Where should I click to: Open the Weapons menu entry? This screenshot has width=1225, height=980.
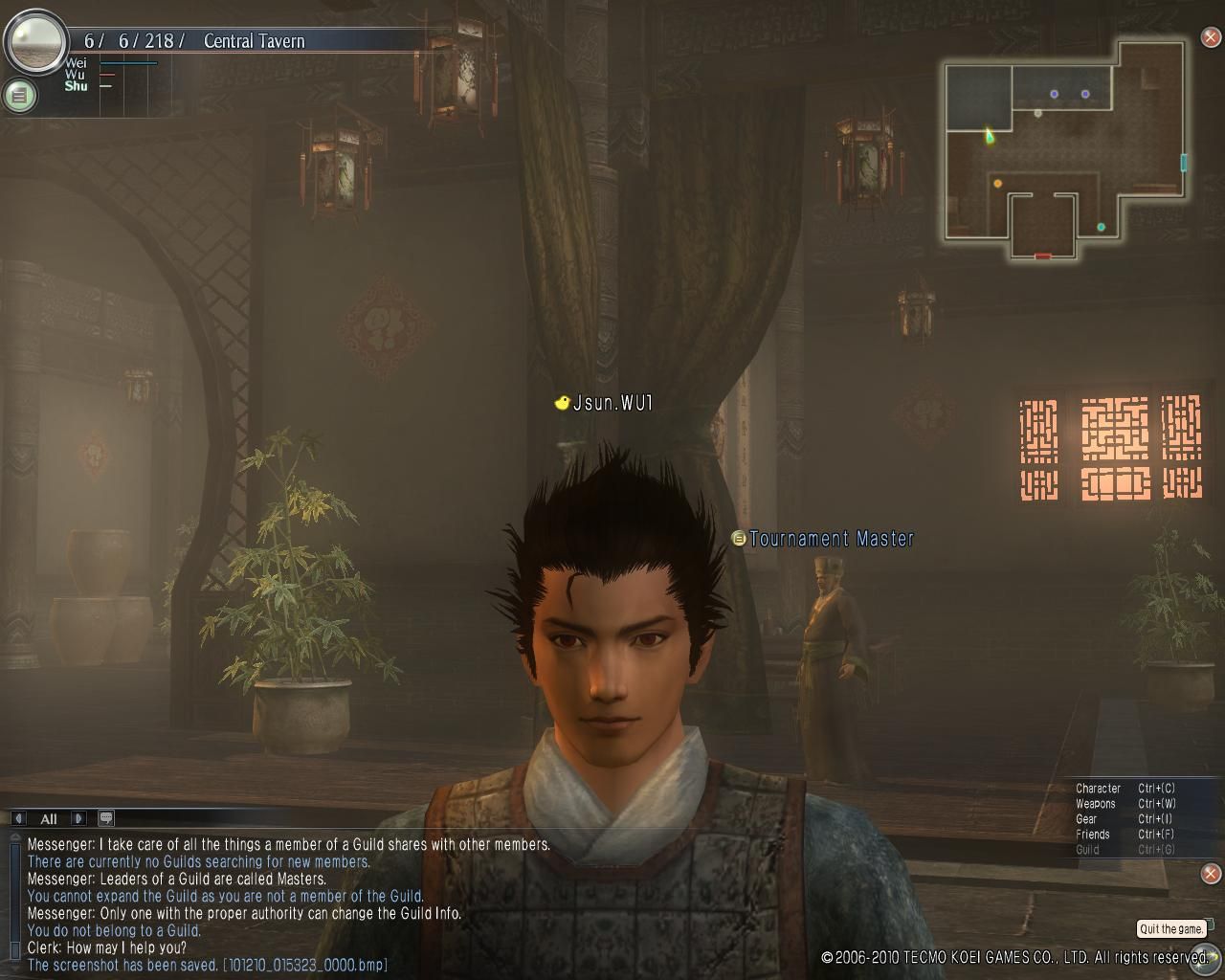1096,804
